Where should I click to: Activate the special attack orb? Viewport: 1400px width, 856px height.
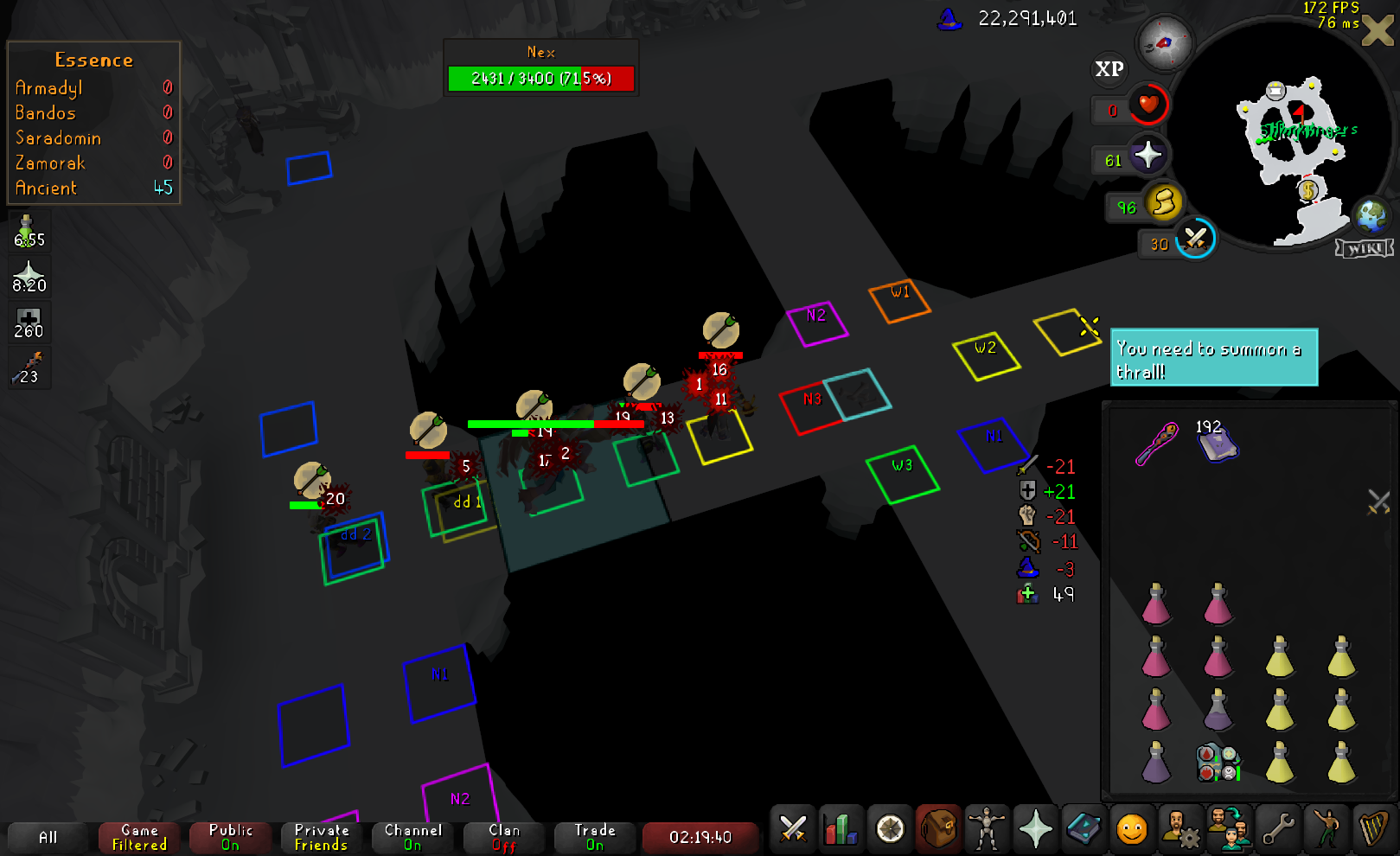1196,238
